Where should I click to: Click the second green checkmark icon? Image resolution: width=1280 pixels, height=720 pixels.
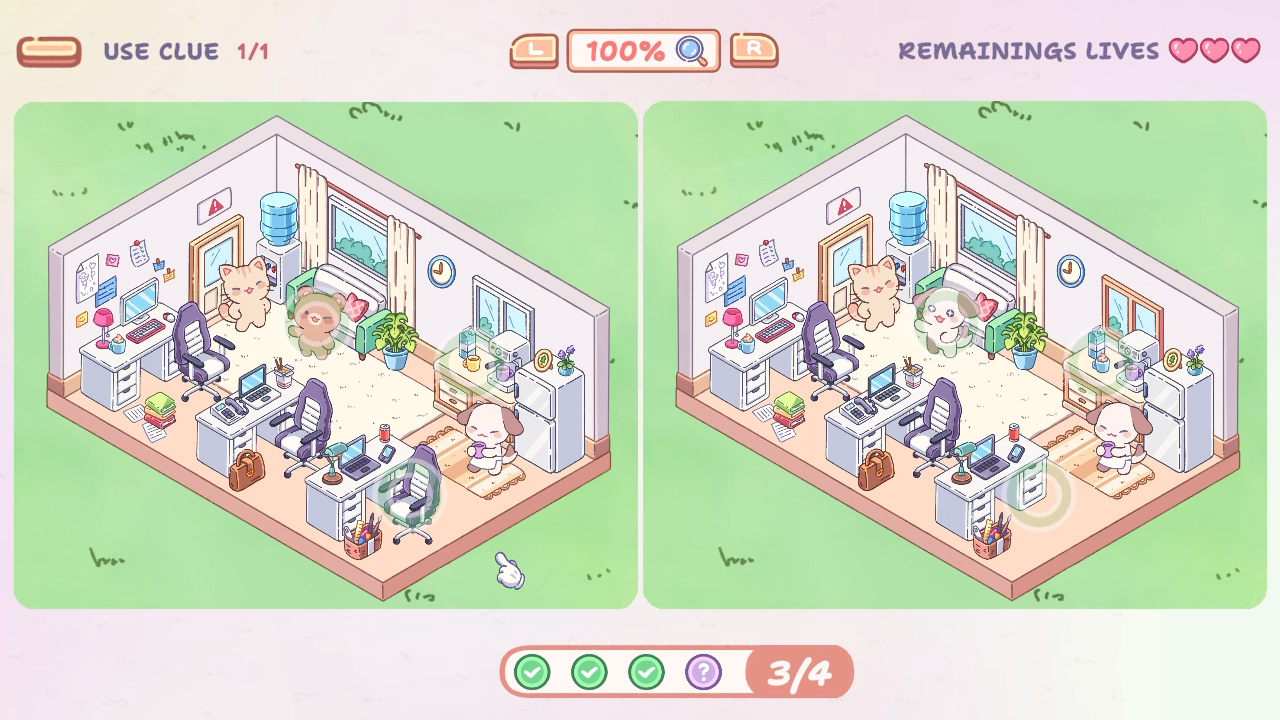pos(590,671)
